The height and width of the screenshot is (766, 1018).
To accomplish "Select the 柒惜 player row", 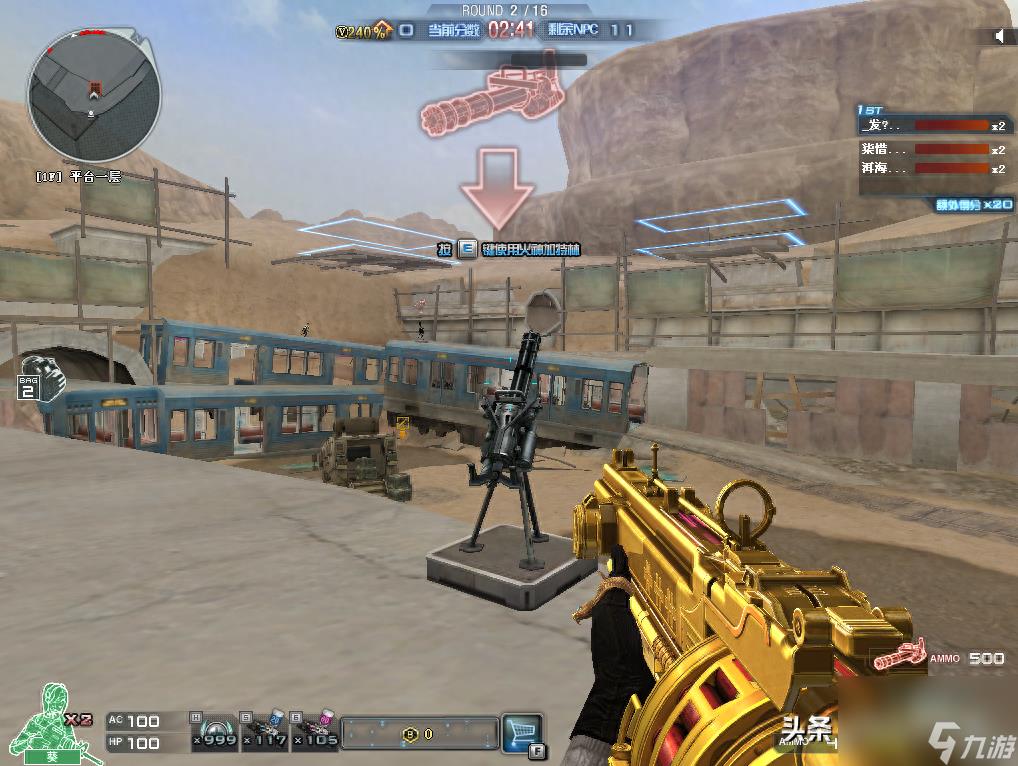I will (933, 149).
